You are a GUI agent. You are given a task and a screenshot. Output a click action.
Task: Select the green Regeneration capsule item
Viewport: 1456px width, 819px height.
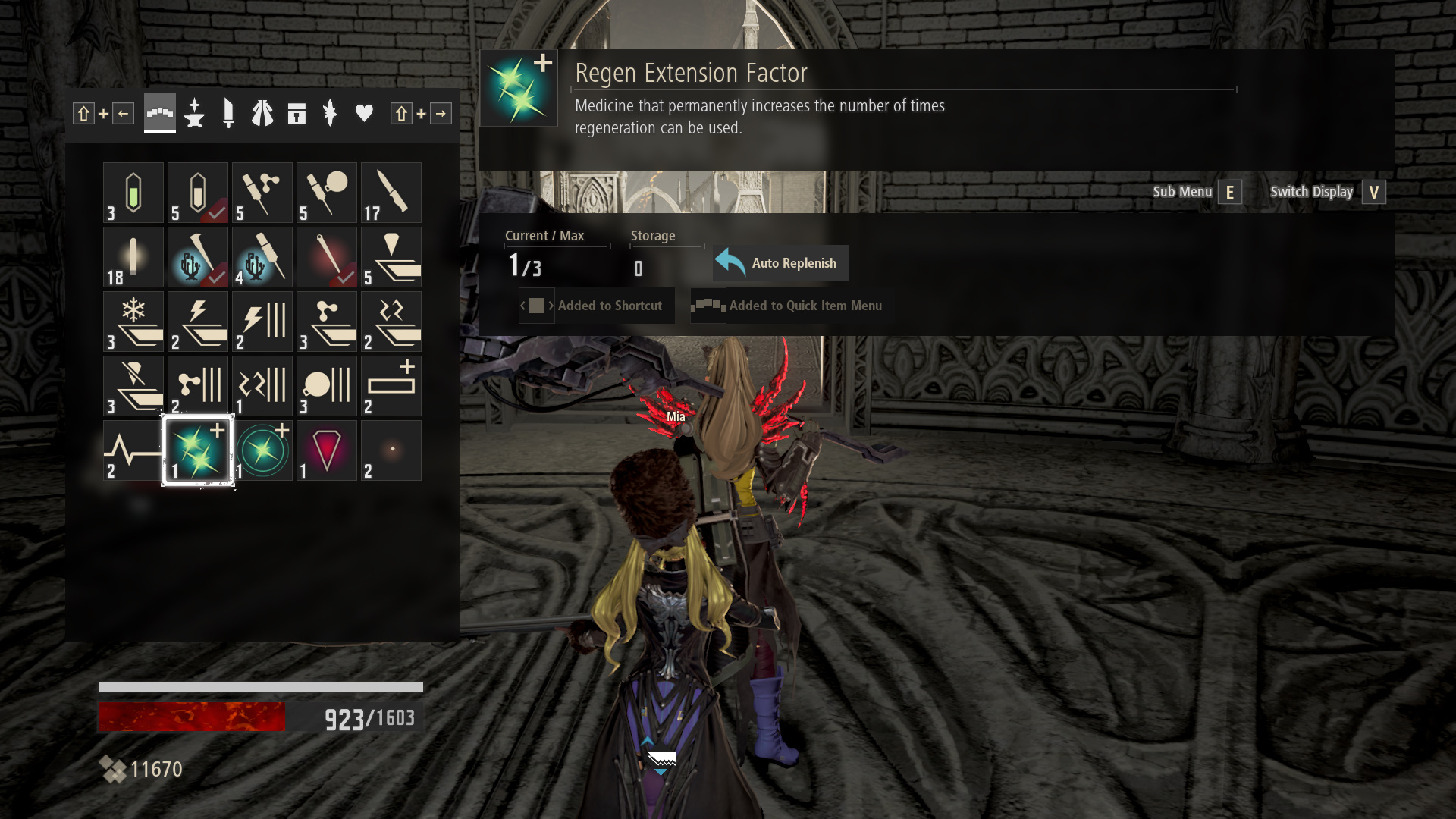(133, 192)
